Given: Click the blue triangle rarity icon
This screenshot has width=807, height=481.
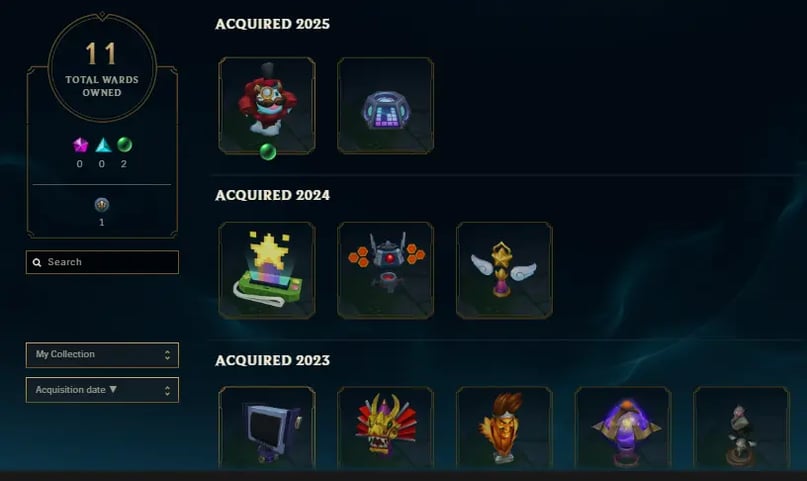Looking at the screenshot, I should (103, 145).
